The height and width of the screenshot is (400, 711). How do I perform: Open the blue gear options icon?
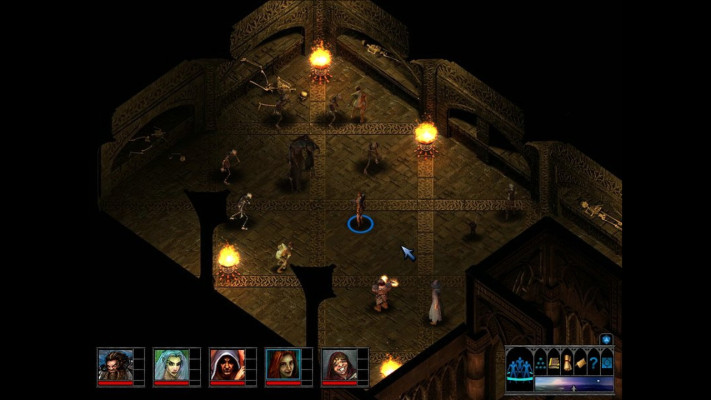pos(606,361)
